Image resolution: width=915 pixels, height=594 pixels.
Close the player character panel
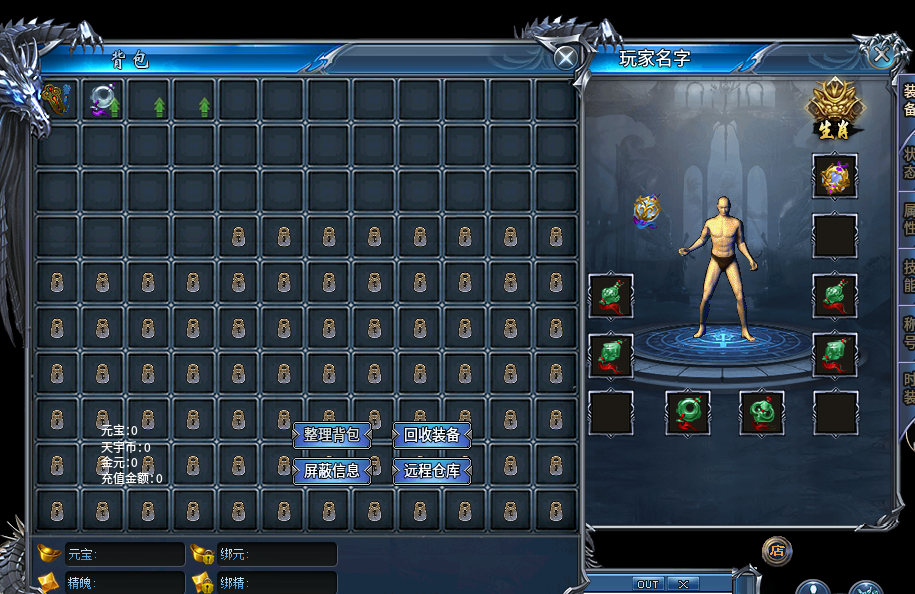(883, 54)
